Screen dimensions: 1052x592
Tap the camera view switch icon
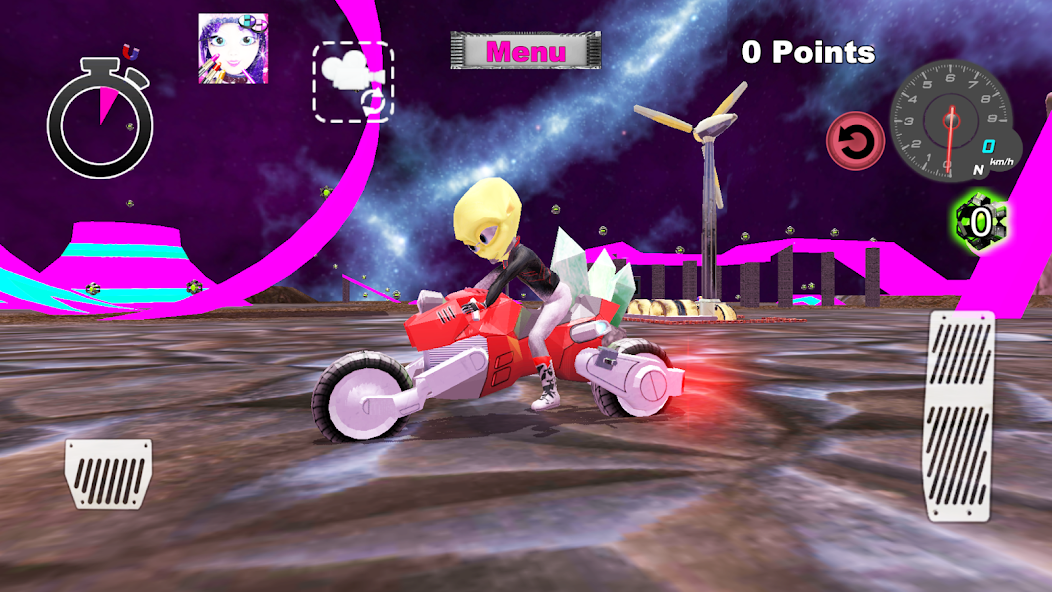pyautogui.click(x=353, y=82)
